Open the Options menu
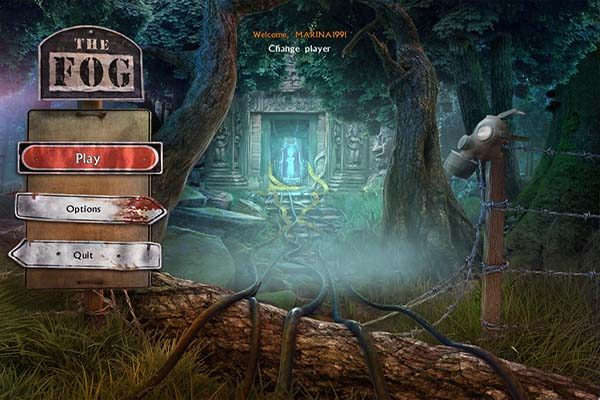The width and height of the screenshot is (600, 400). pyautogui.click(x=88, y=209)
